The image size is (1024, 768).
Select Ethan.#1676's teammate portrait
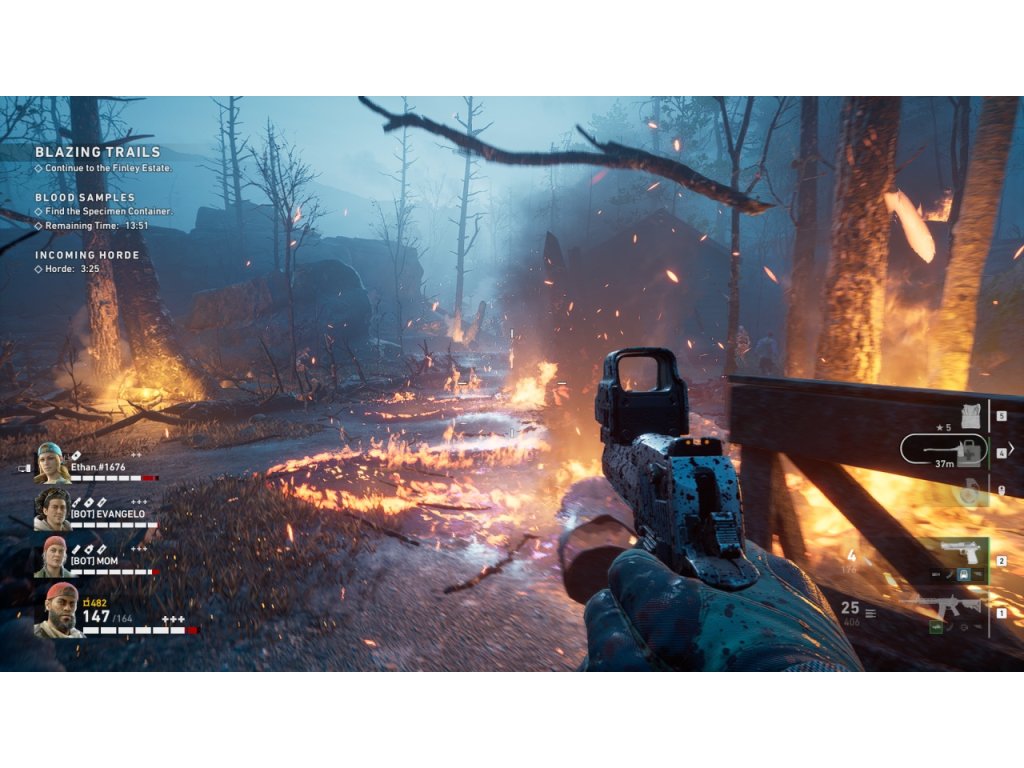click(52, 463)
